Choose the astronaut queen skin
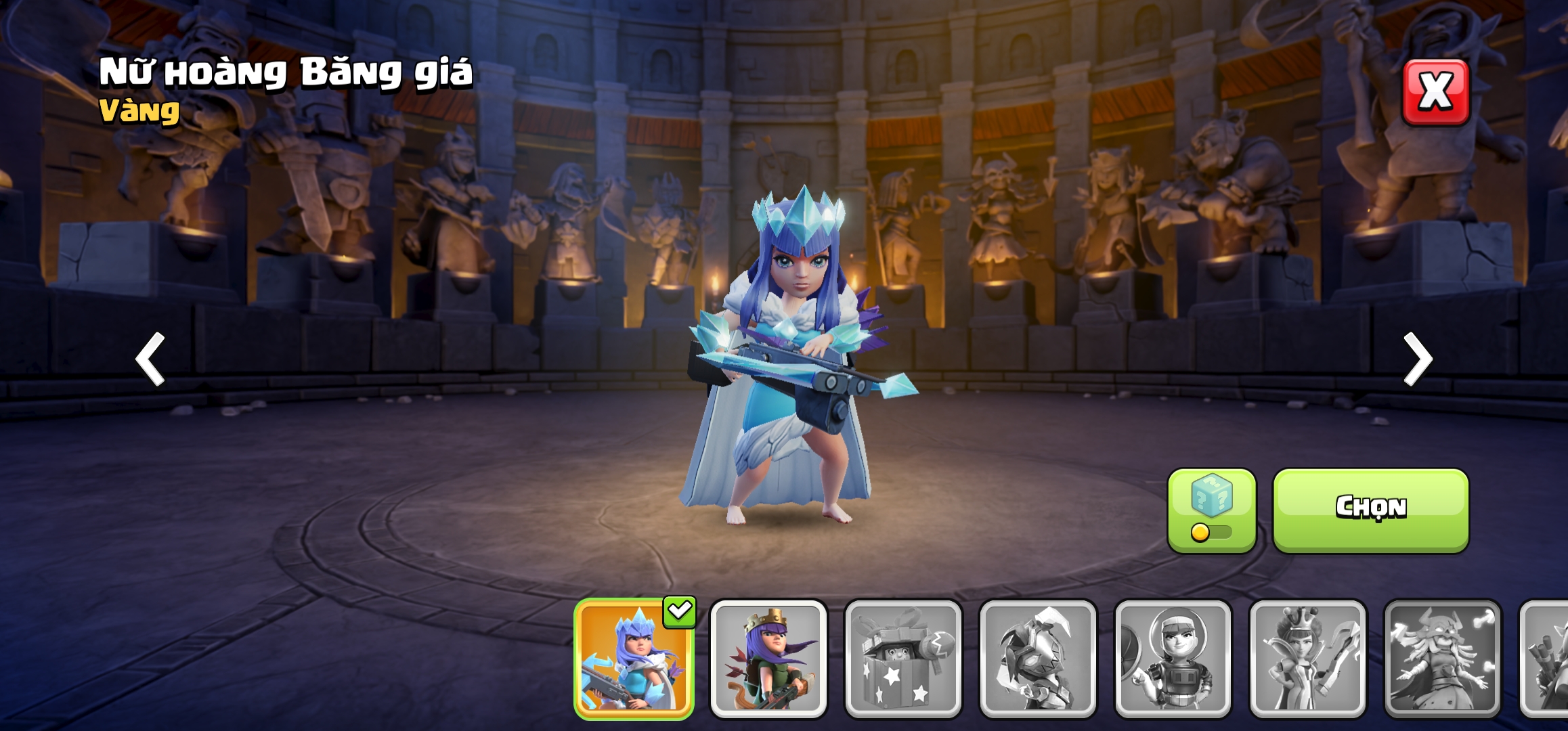This screenshot has width=1568, height=731. click(1173, 658)
